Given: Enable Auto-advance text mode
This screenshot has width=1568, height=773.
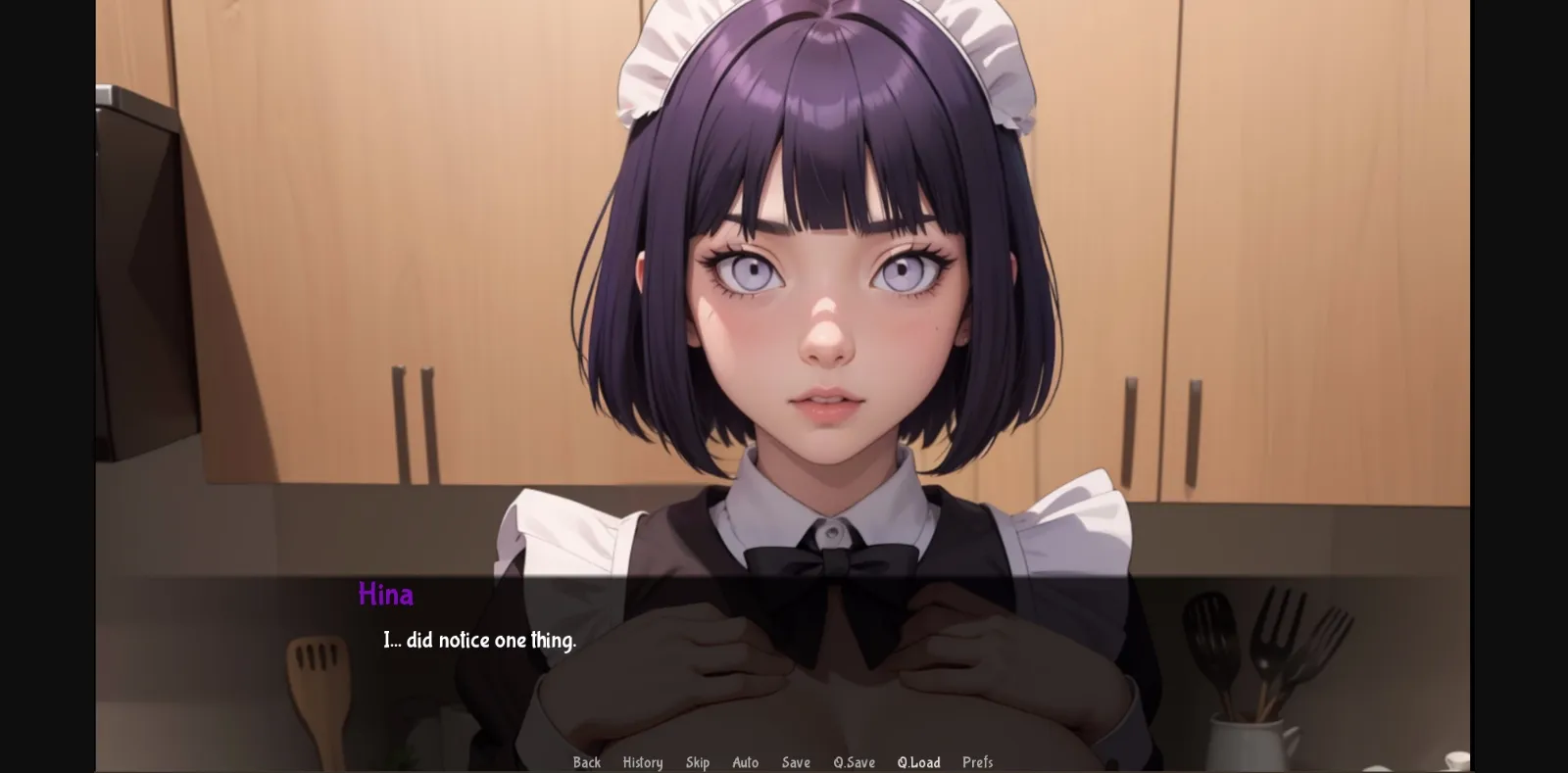Looking at the screenshot, I should [x=746, y=762].
